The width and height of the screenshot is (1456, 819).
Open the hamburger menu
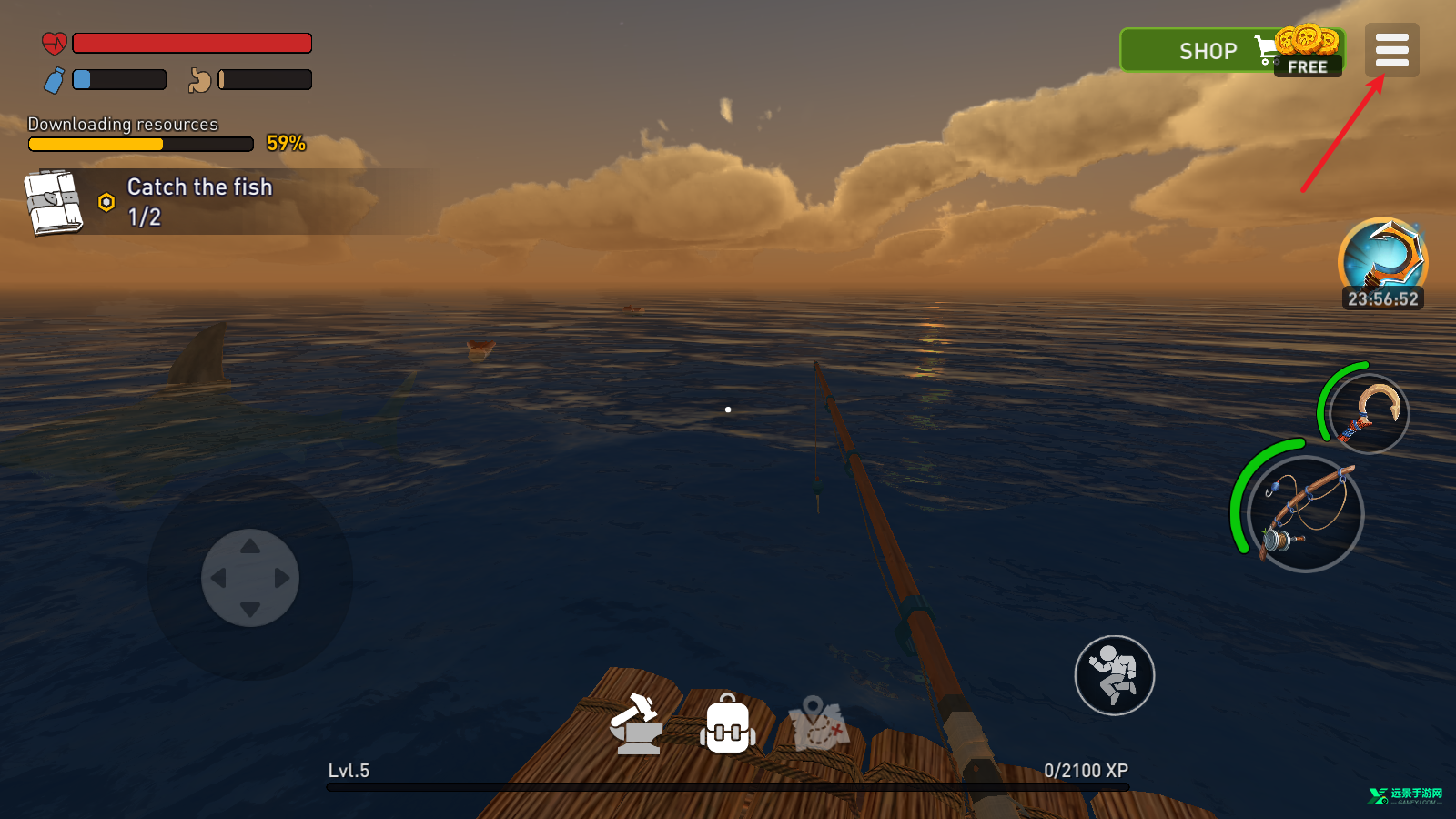pyautogui.click(x=1391, y=50)
